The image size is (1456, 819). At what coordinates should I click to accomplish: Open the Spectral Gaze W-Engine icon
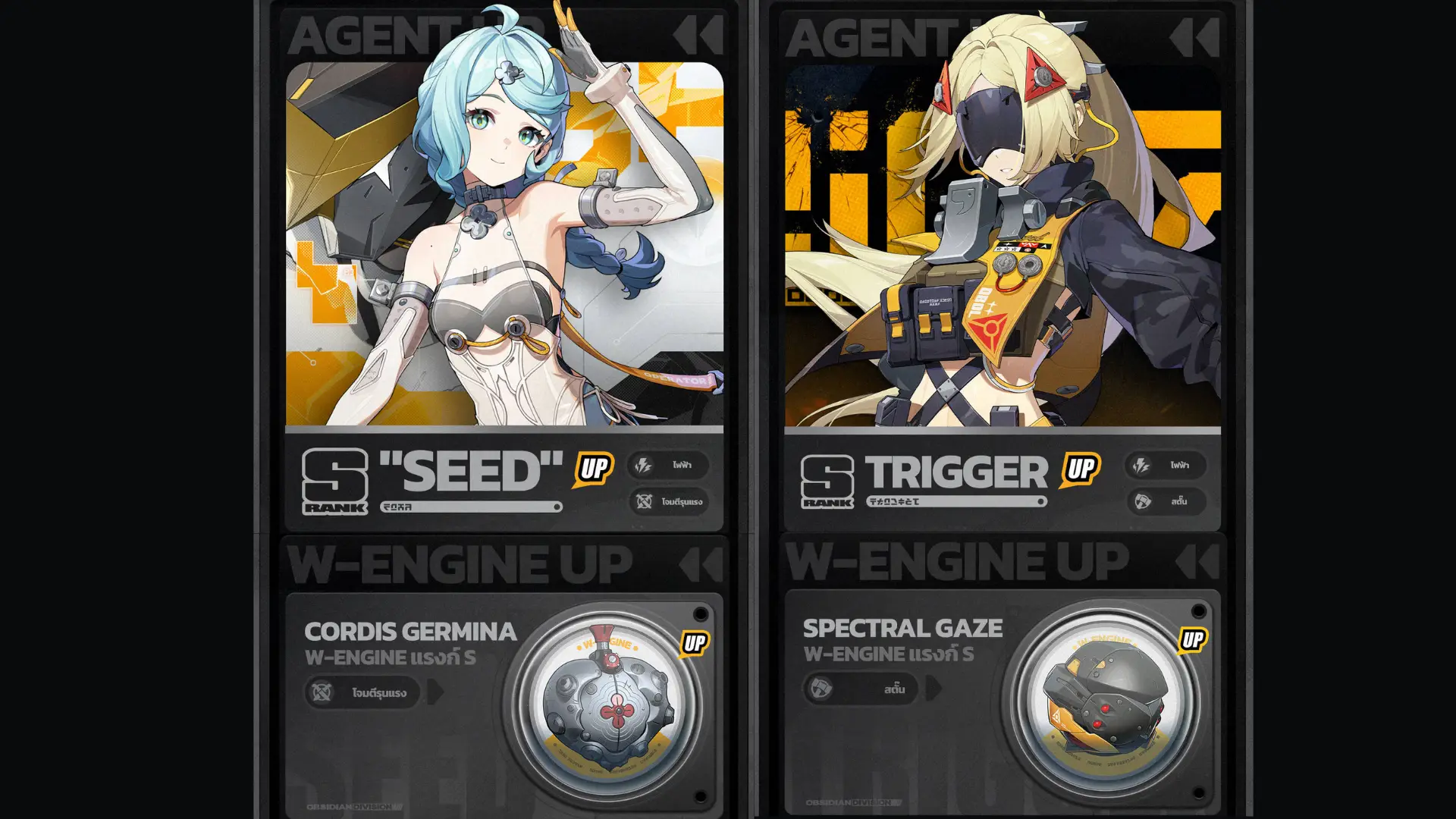[x=1107, y=699]
